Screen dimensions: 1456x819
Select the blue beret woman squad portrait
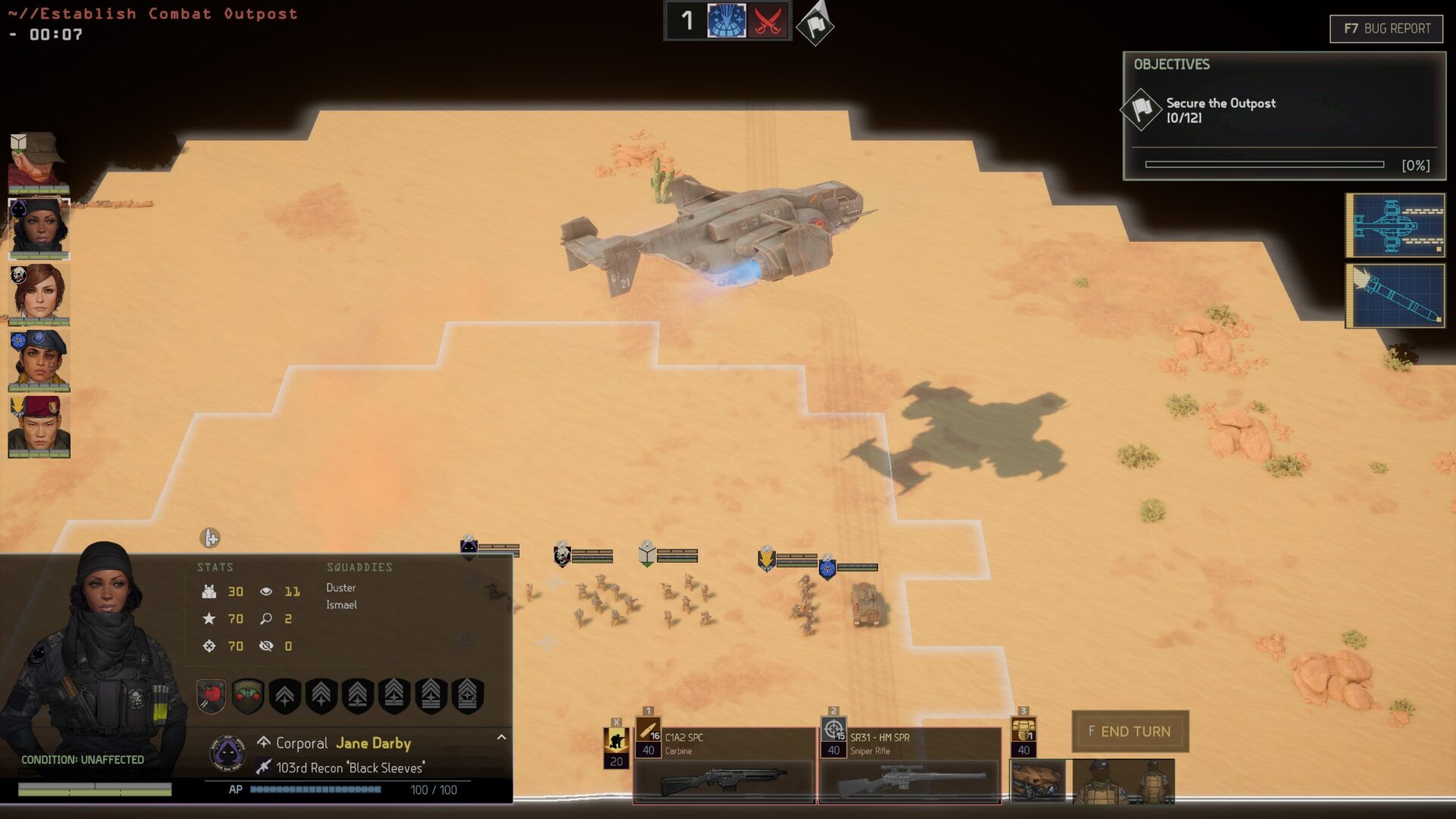[x=39, y=359]
